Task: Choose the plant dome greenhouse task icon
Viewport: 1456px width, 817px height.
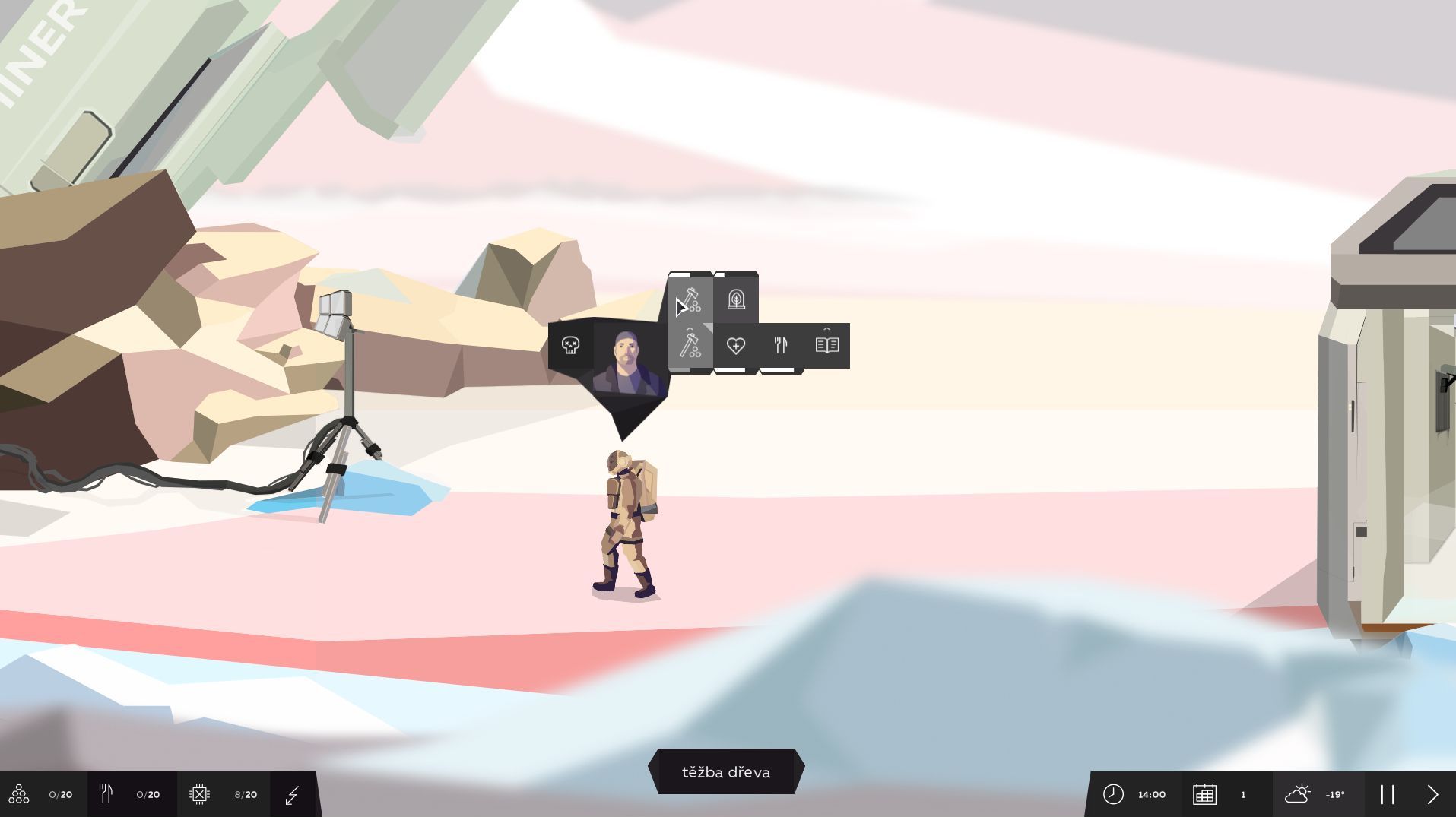Action: tap(736, 299)
